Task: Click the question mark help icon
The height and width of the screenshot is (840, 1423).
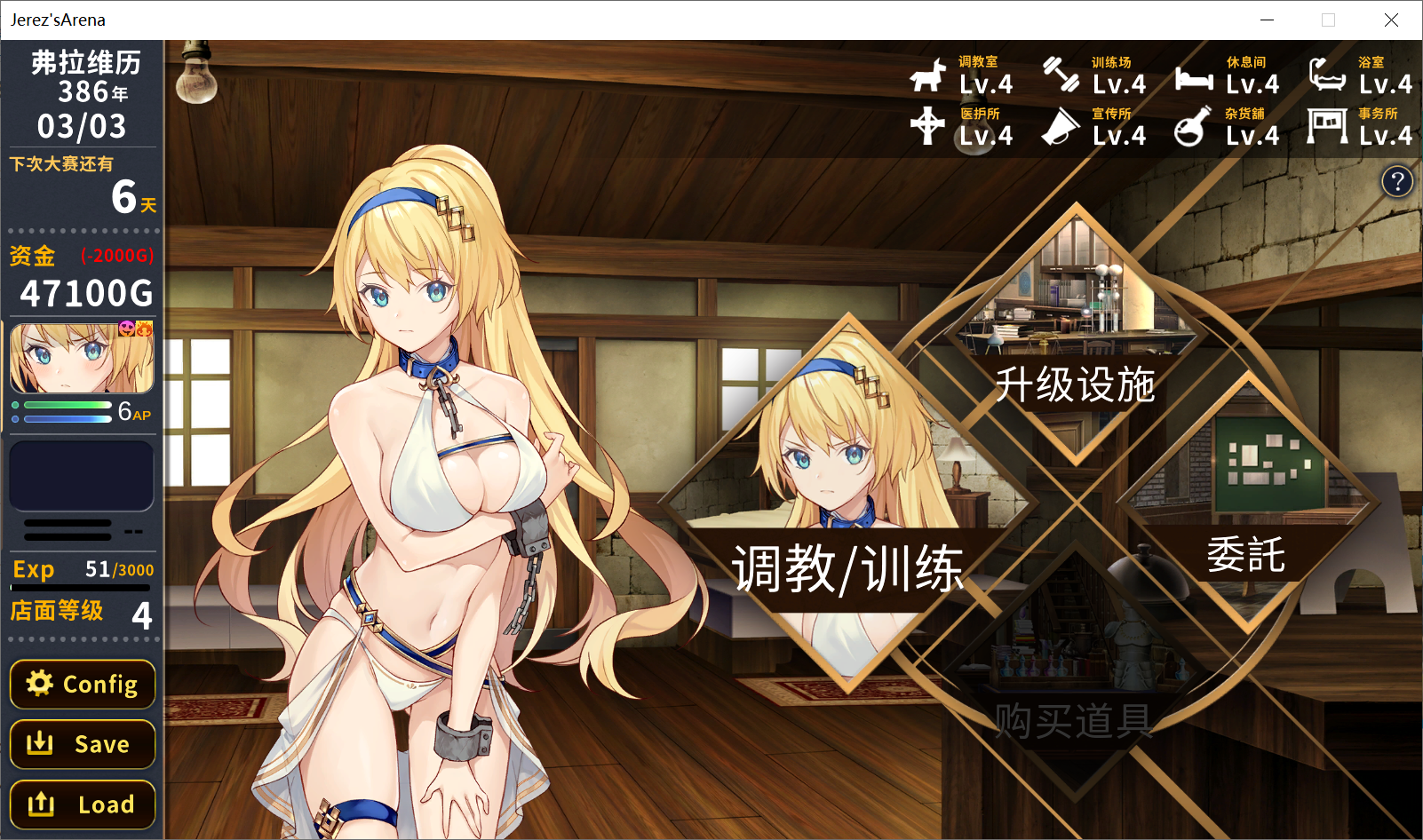Action: coord(1397,181)
